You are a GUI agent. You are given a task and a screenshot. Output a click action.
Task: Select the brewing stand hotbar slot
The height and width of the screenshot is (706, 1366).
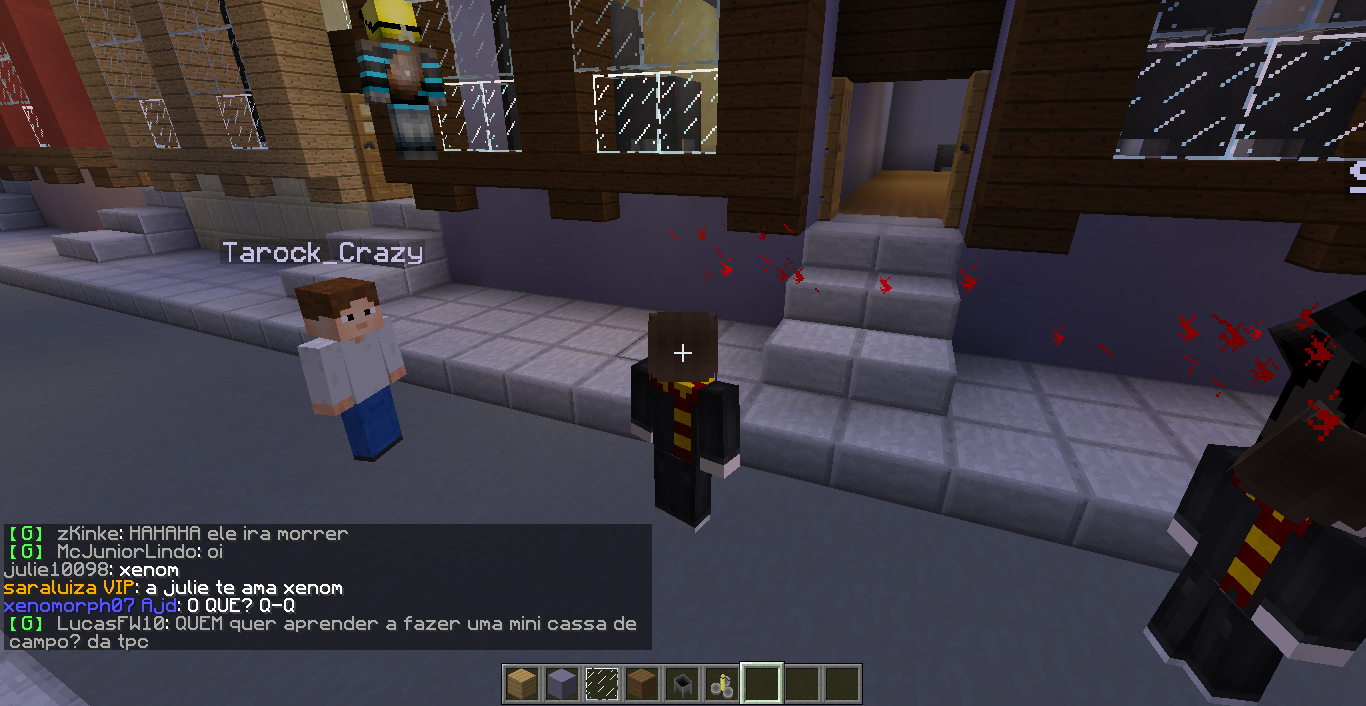721,684
